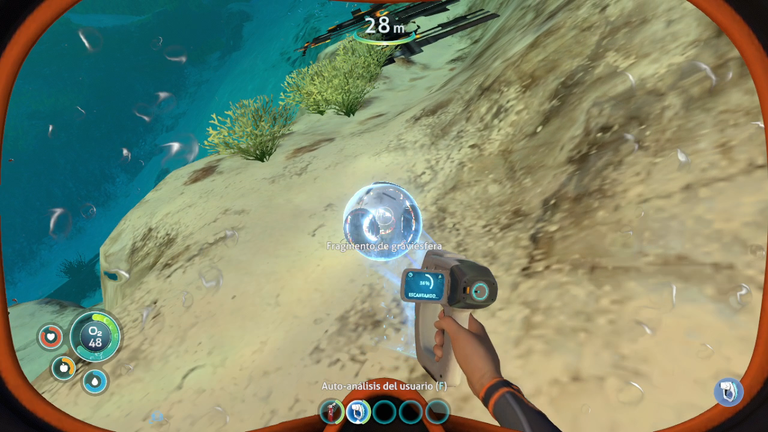The height and width of the screenshot is (432, 768).
Task: Click the scanner icon in the corner
Action: click(727, 391)
